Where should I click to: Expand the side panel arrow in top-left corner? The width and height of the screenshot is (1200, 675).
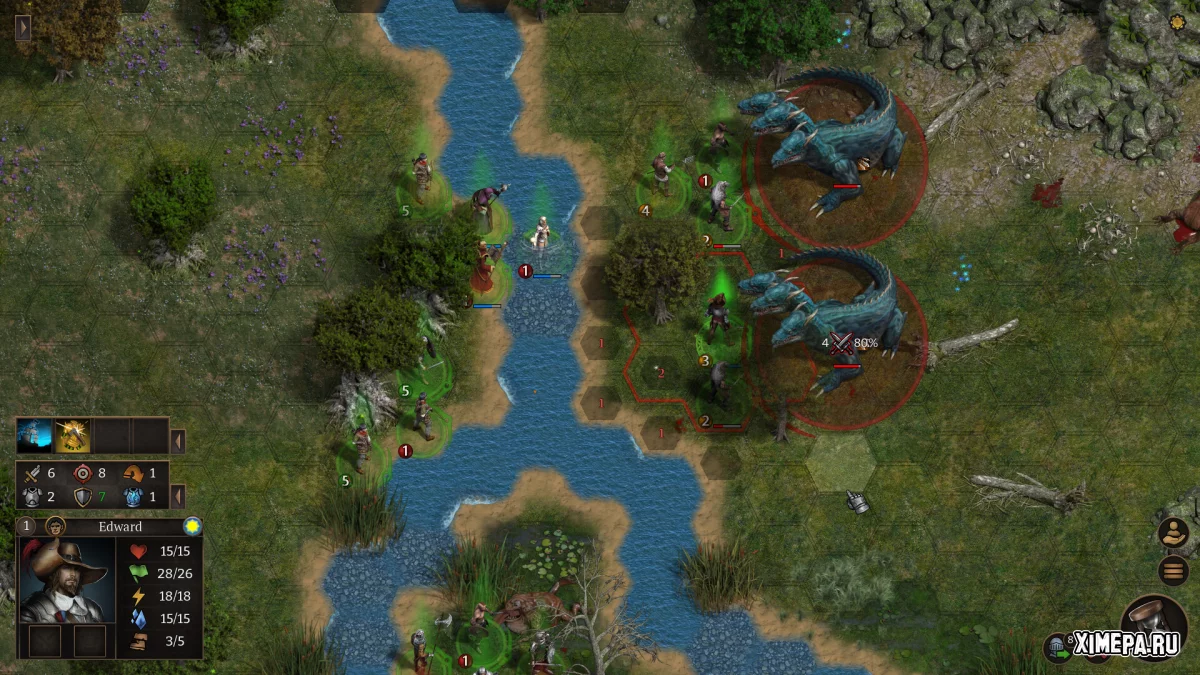tap(24, 27)
